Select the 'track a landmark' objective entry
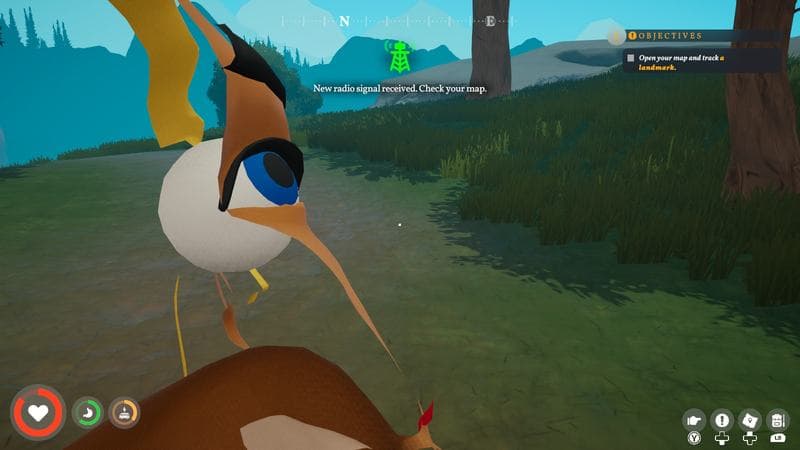Screen dimensions: 800x450 700,62
